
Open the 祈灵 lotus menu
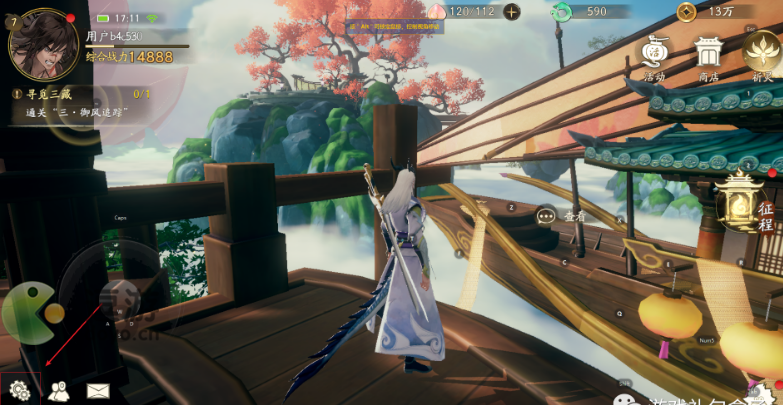click(x=762, y=53)
